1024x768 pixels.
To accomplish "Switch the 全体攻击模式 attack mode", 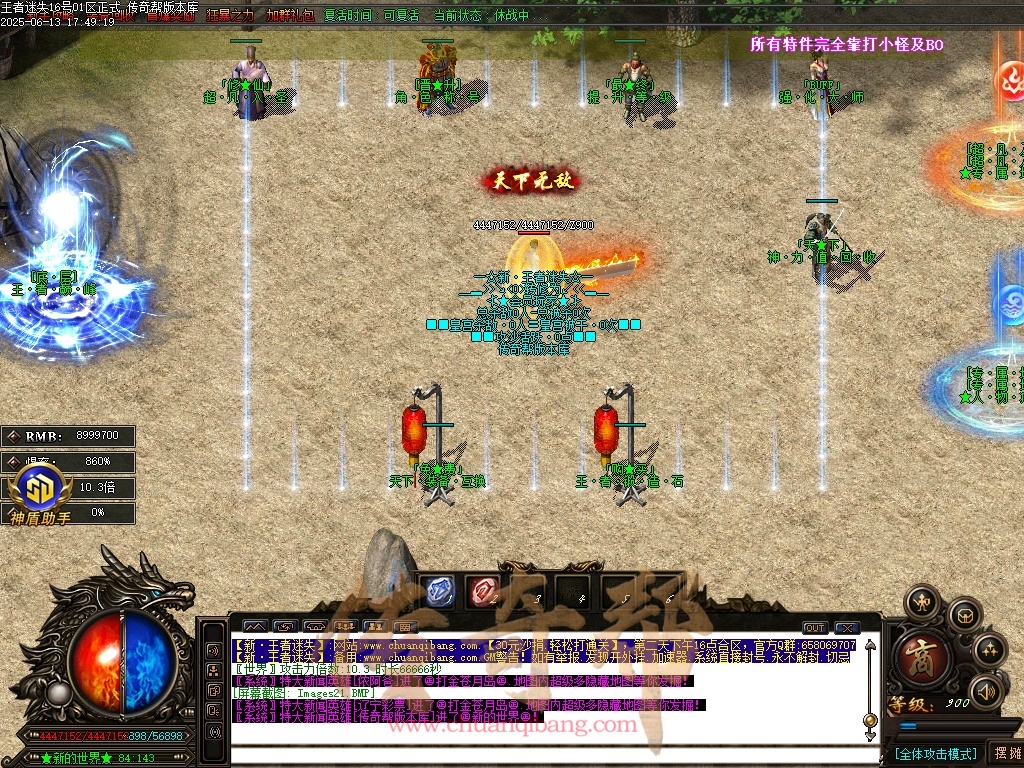I will click(x=935, y=753).
